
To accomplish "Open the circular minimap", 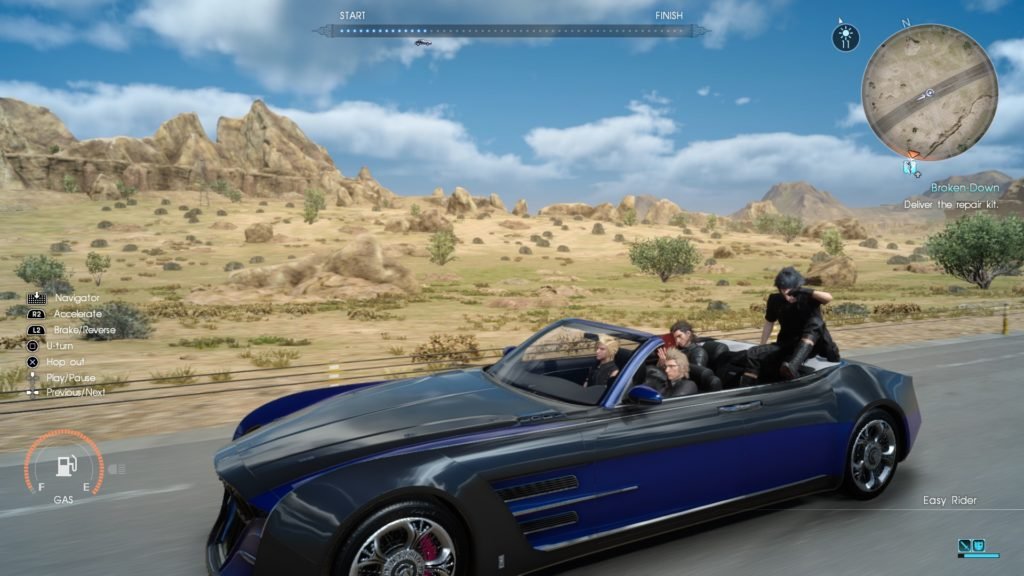I will [x=929, y=92].
